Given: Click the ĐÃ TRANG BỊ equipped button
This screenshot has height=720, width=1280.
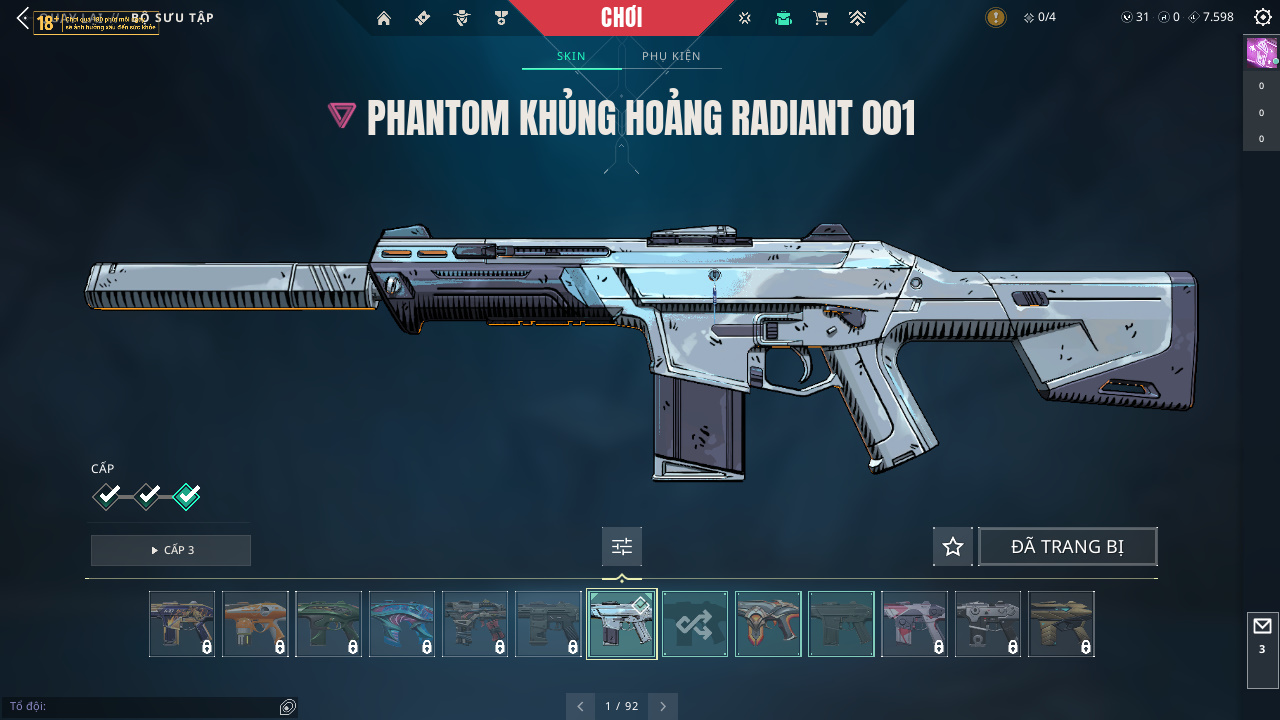Looking at the screenshot, I should (1067, 547).
